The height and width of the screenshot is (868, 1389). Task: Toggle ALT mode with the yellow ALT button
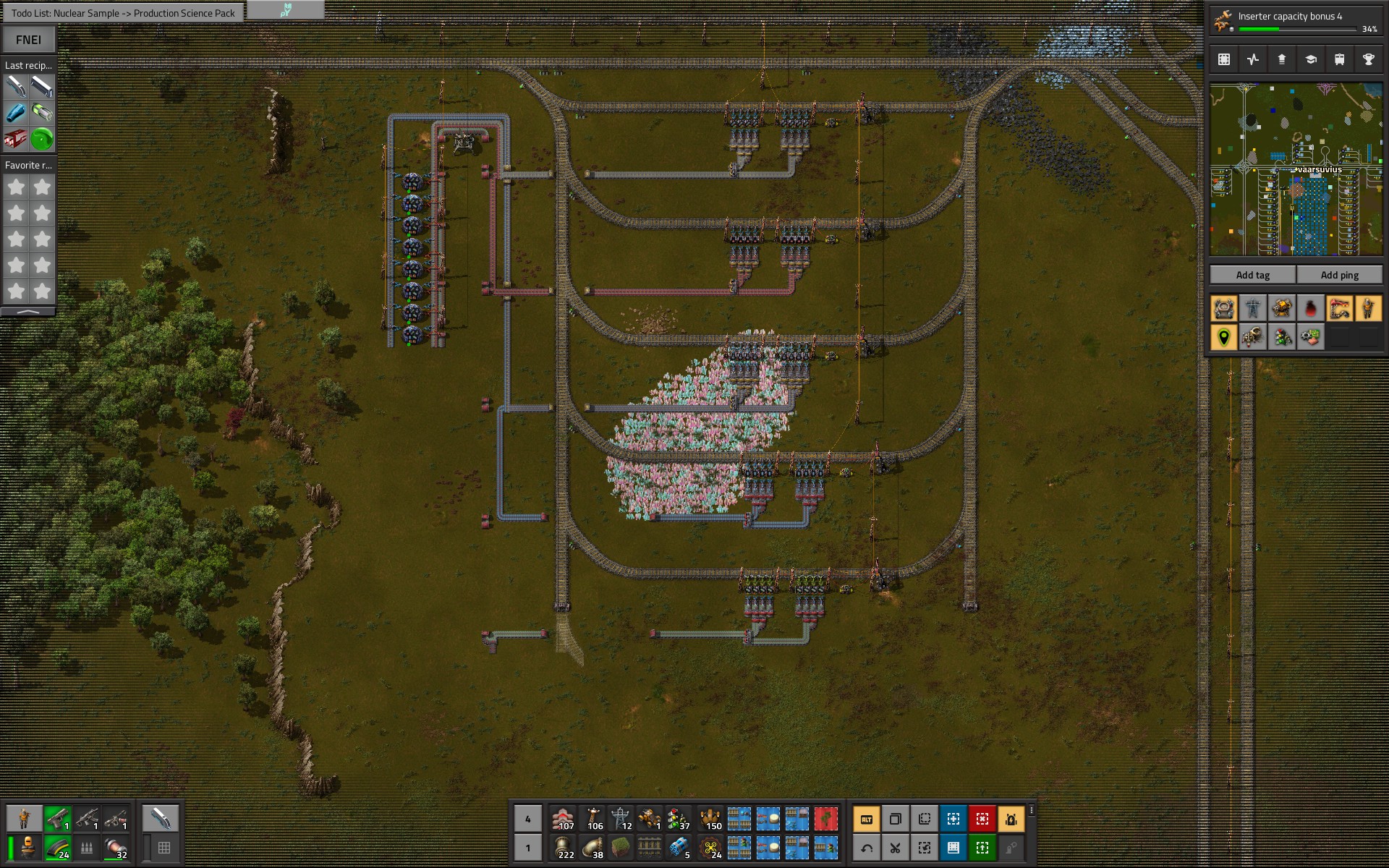[867, 819]
